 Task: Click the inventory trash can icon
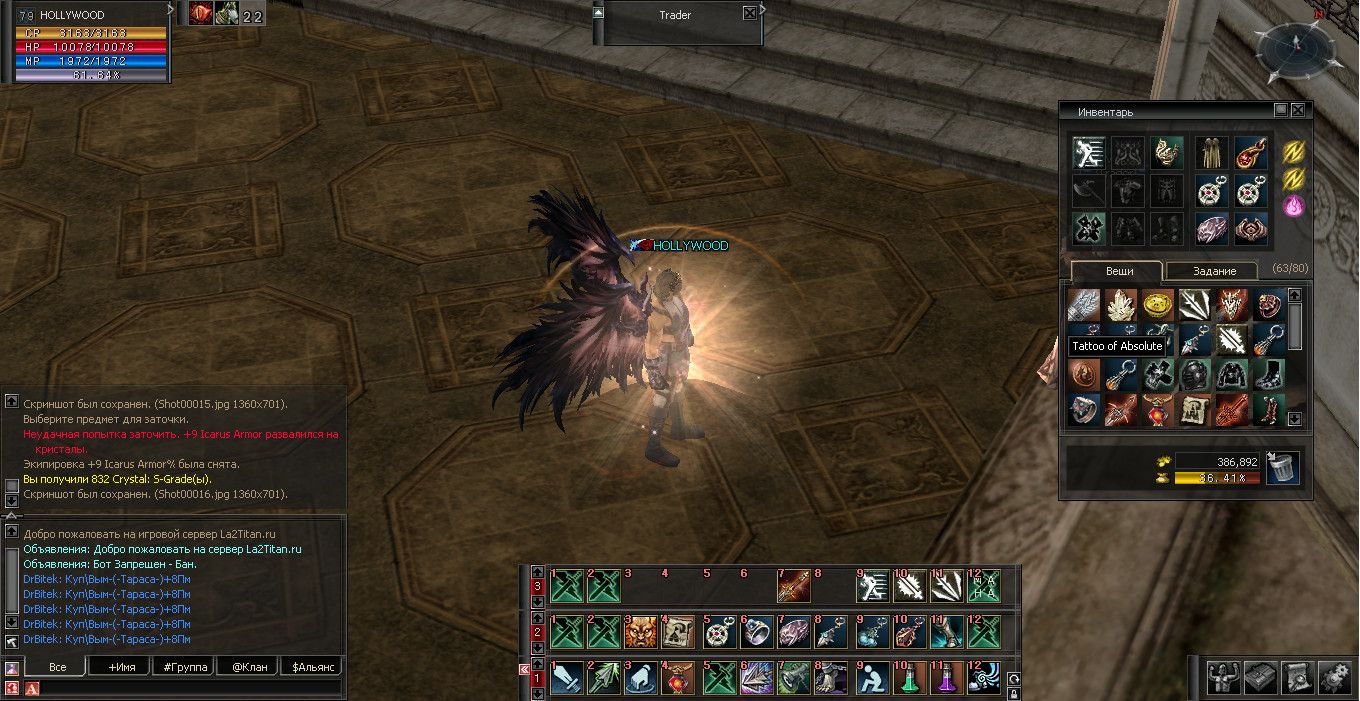[1283, 469]
